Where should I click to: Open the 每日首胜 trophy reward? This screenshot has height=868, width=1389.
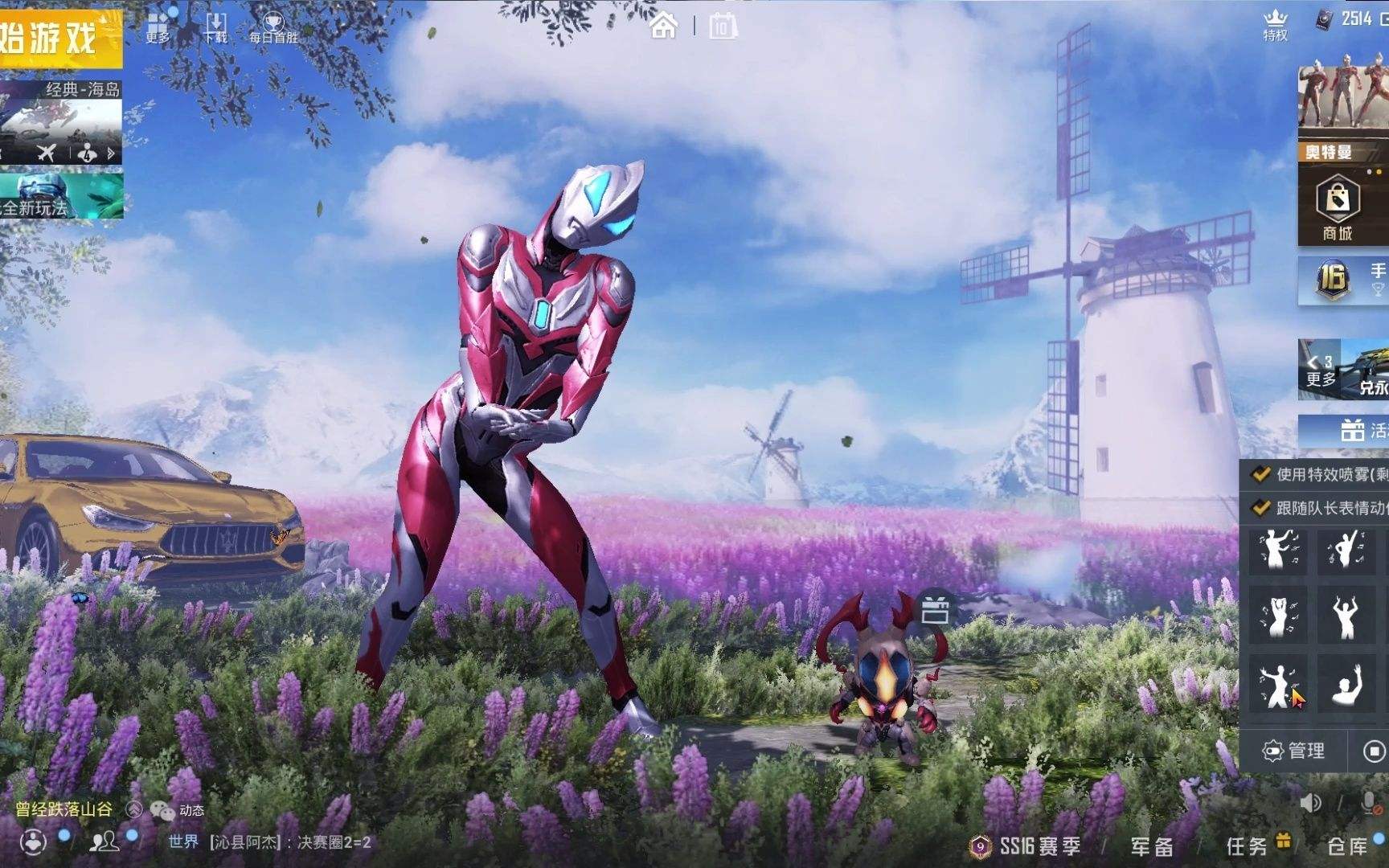pyautogui.click(x=273, y=27)
